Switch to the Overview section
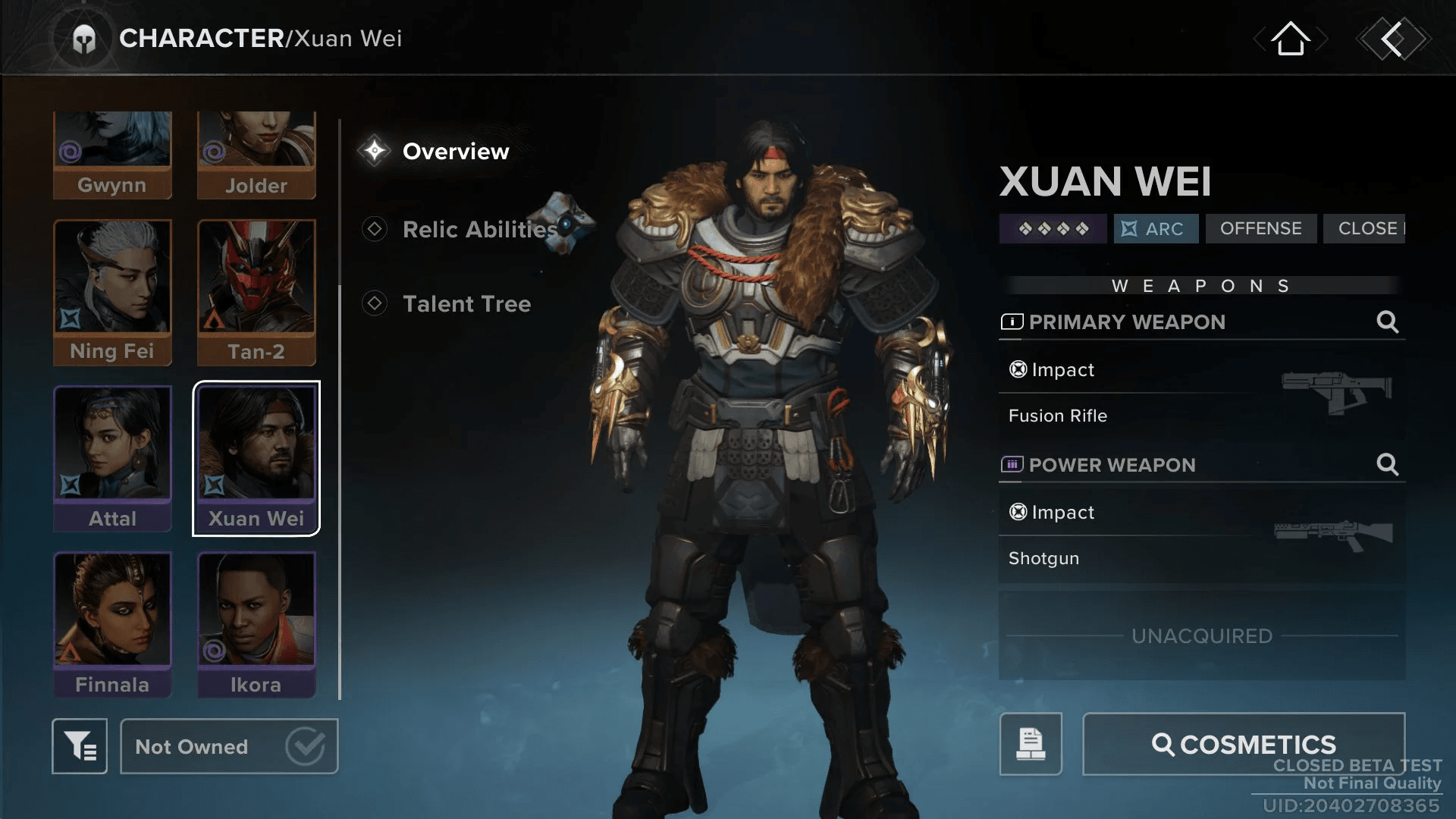1456x819 pixels. point(455,152)
